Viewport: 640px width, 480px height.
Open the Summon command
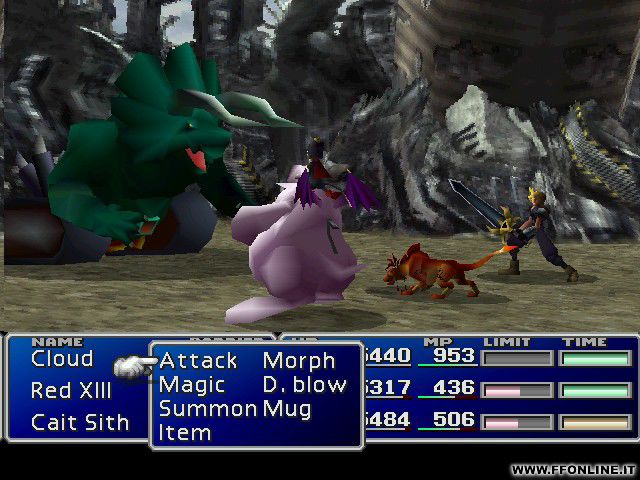coord(207,408)
